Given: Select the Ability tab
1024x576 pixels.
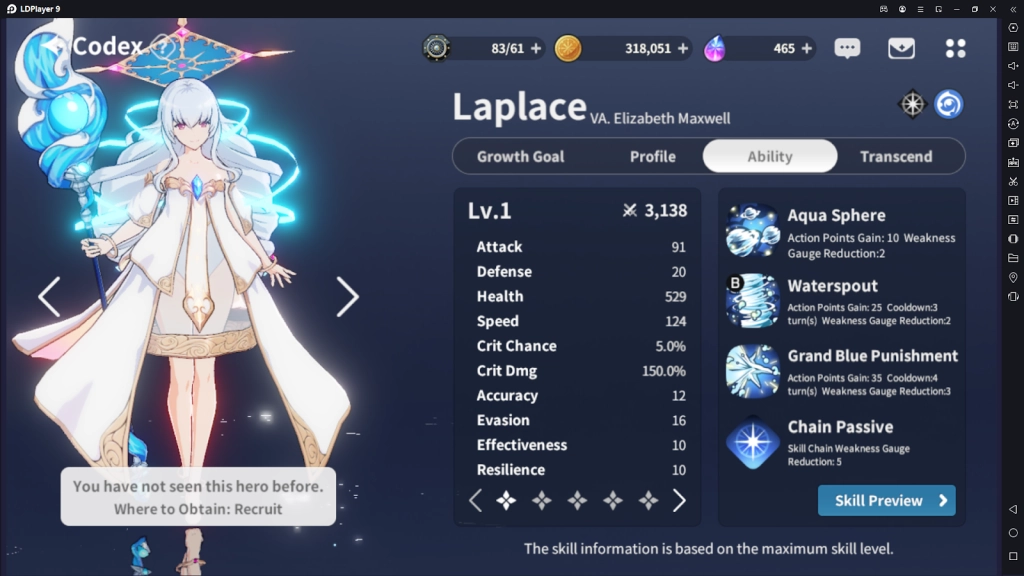Looking at the screenshot, I should click(769, 156).
